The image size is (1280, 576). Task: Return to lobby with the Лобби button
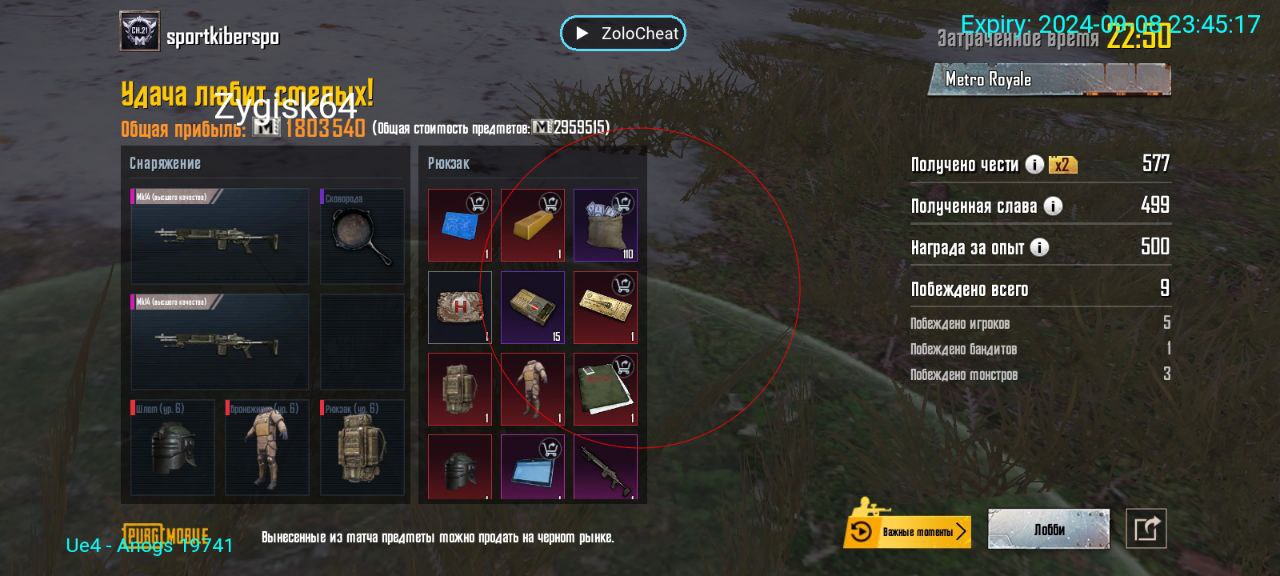click(1048, 530)
